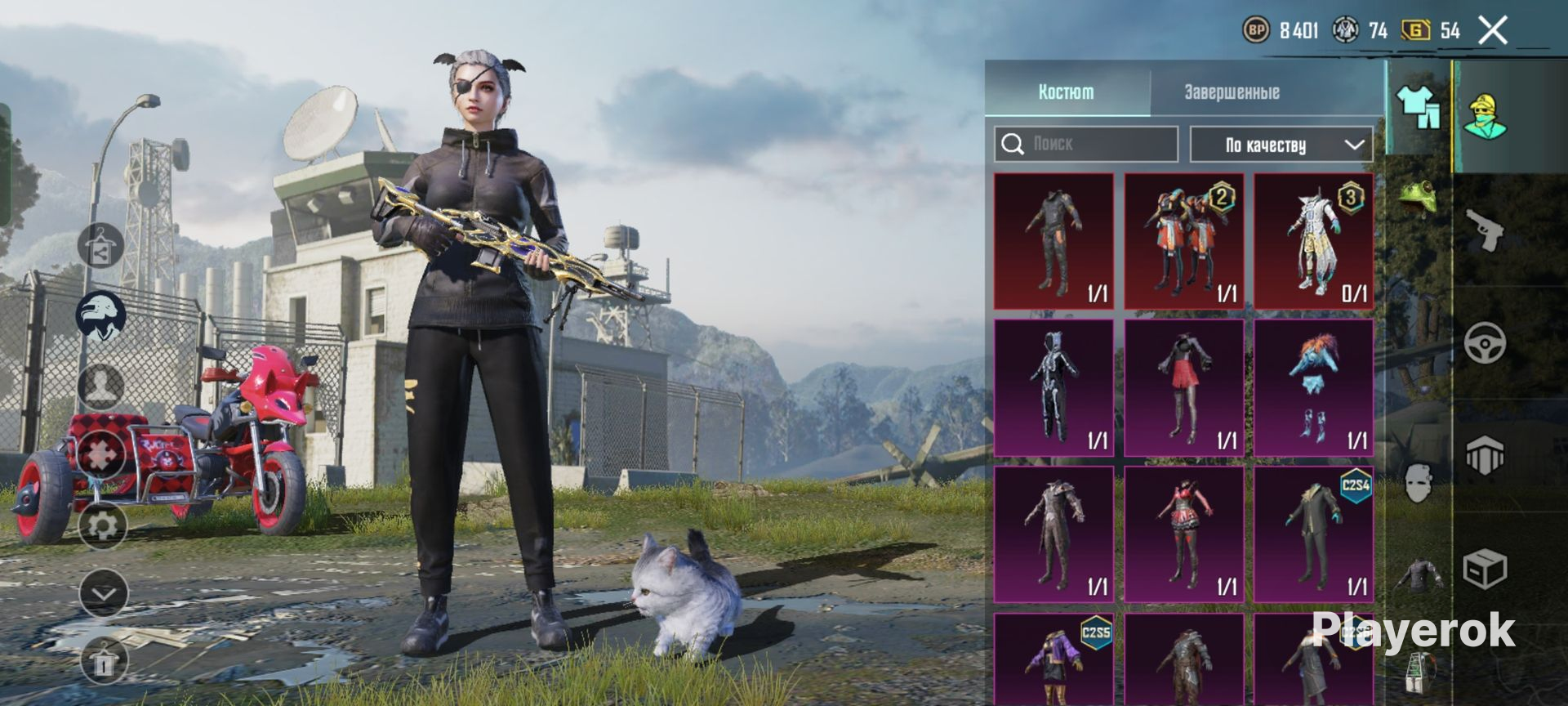Switch to the Завершенные tab

(x=1232, y=92)
